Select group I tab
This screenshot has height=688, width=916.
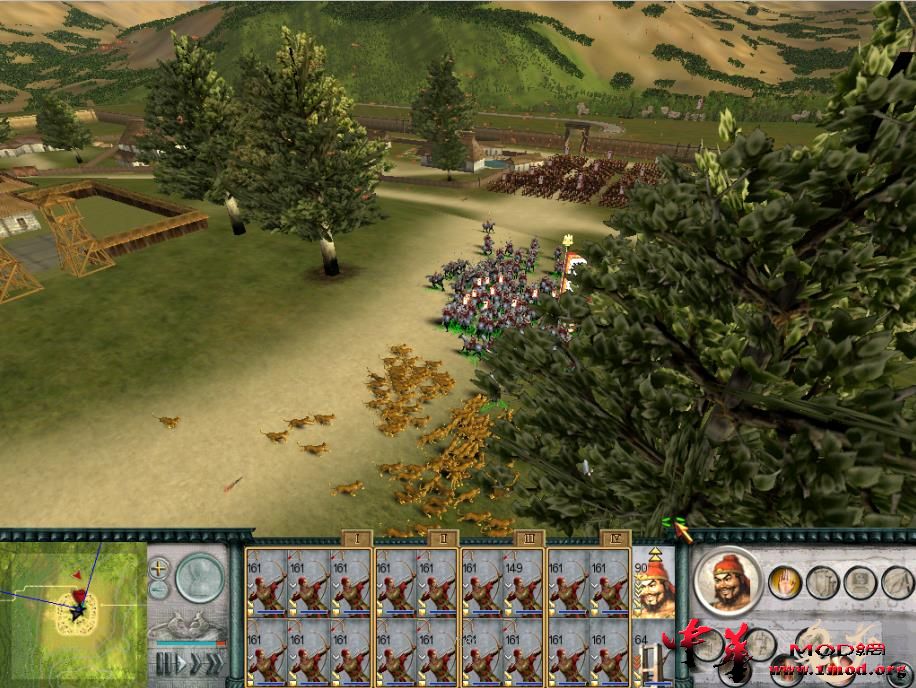click(357, 538)
